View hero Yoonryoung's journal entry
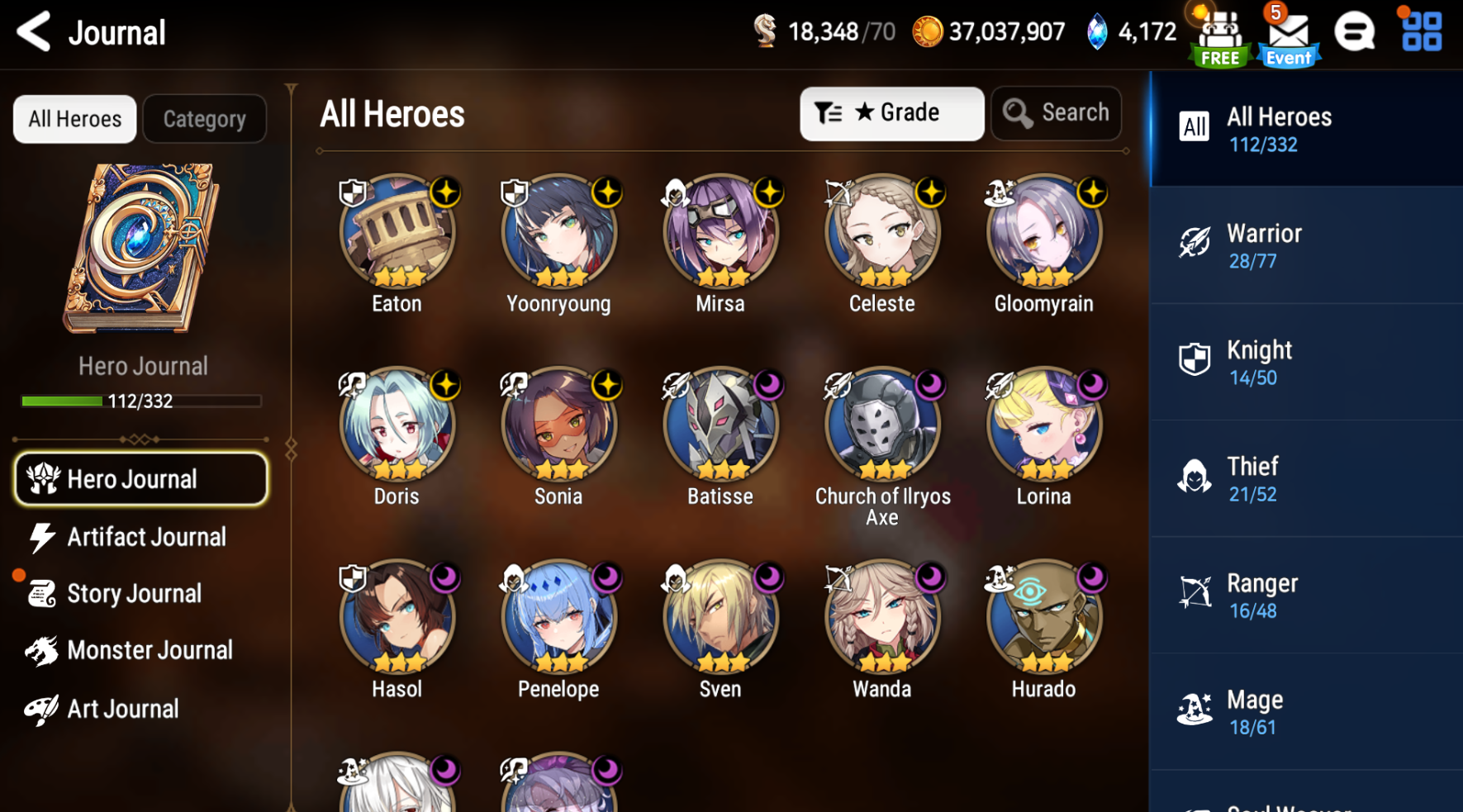The height and width of the screenshot is (812, 1463). pyautogui.click(x=558, y=234)
